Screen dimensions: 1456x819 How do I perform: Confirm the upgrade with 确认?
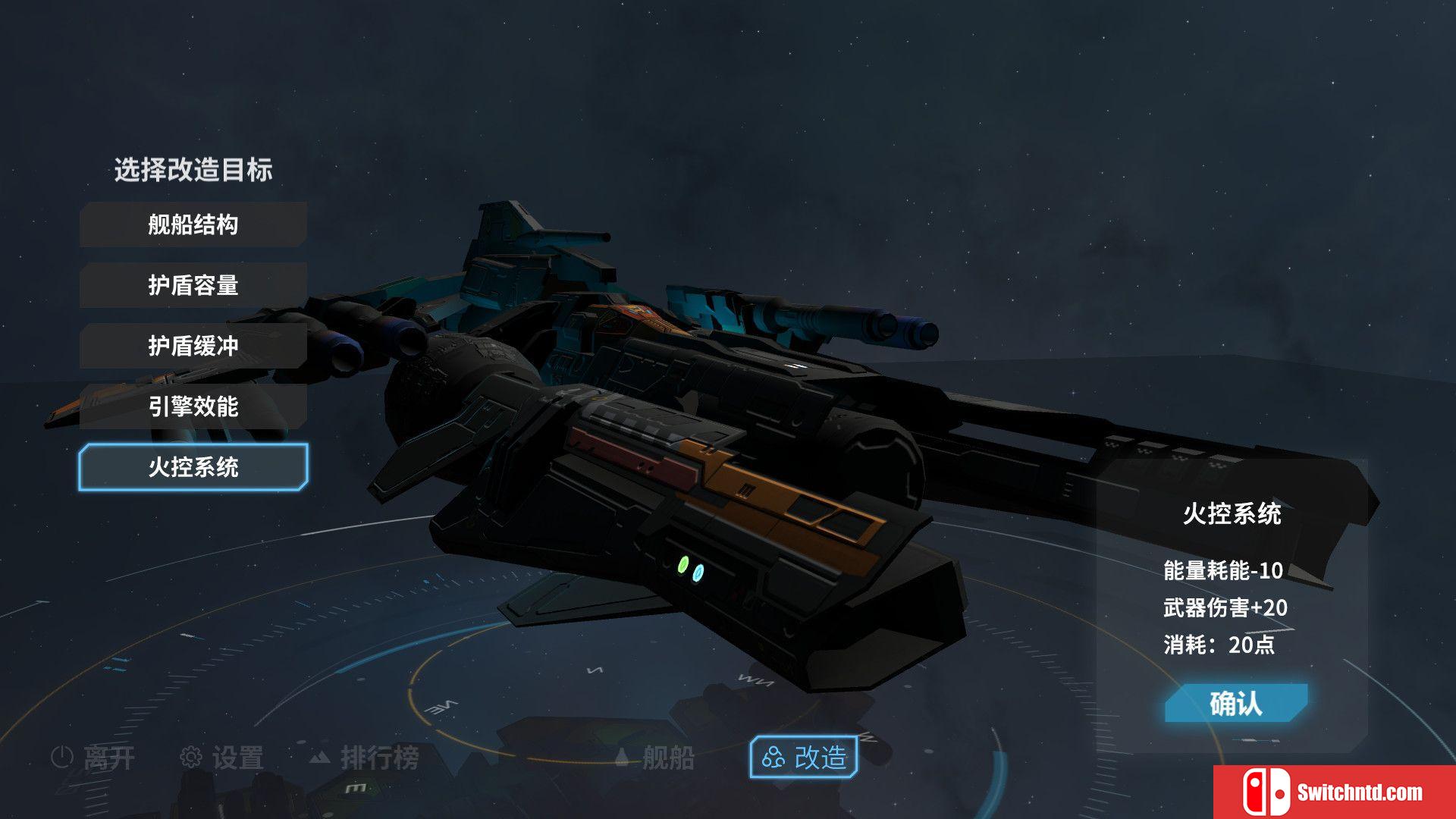point(1235,704)
